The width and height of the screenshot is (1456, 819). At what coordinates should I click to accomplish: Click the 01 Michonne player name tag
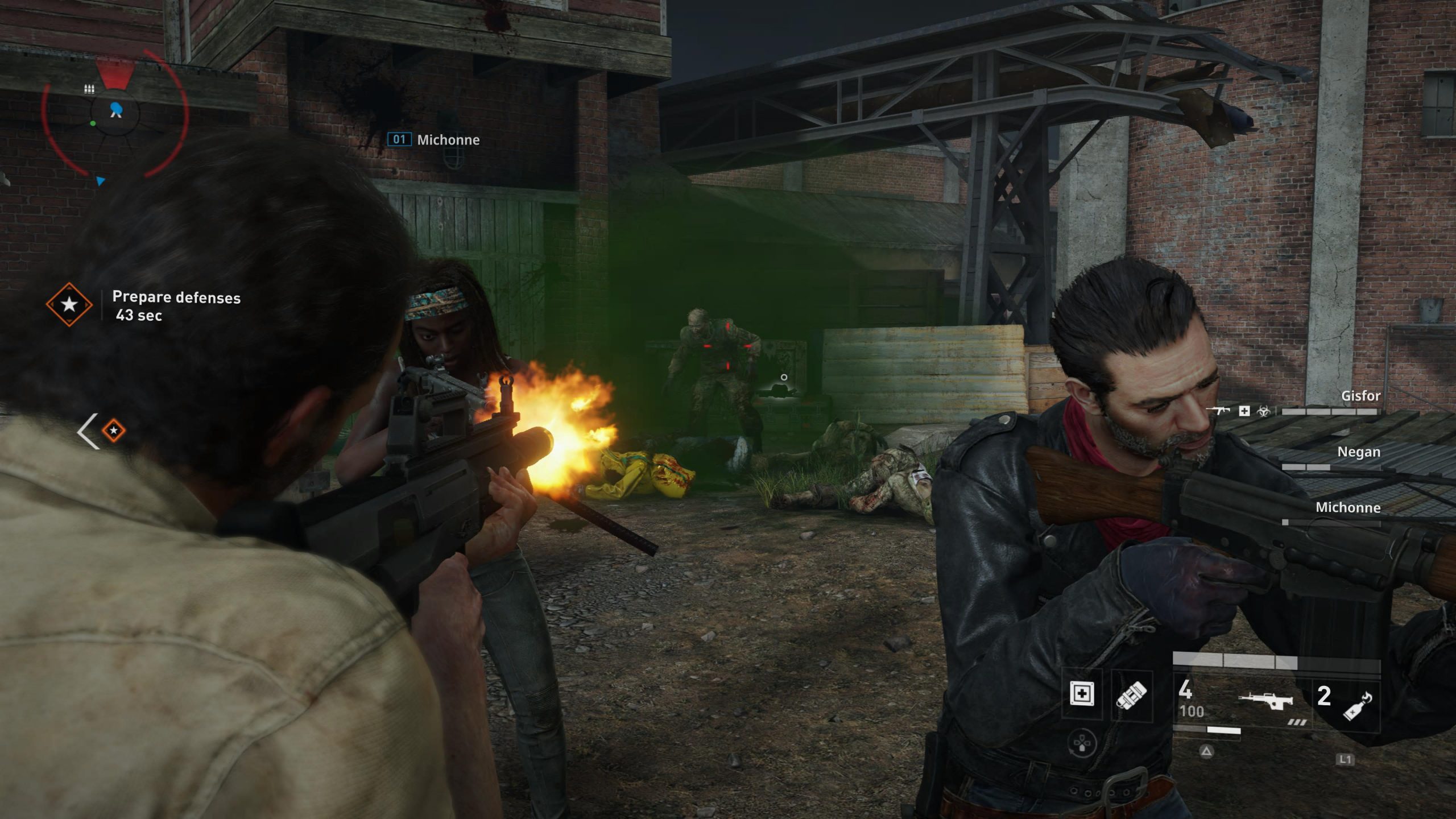pyautogui.click(x=433, y=140)
